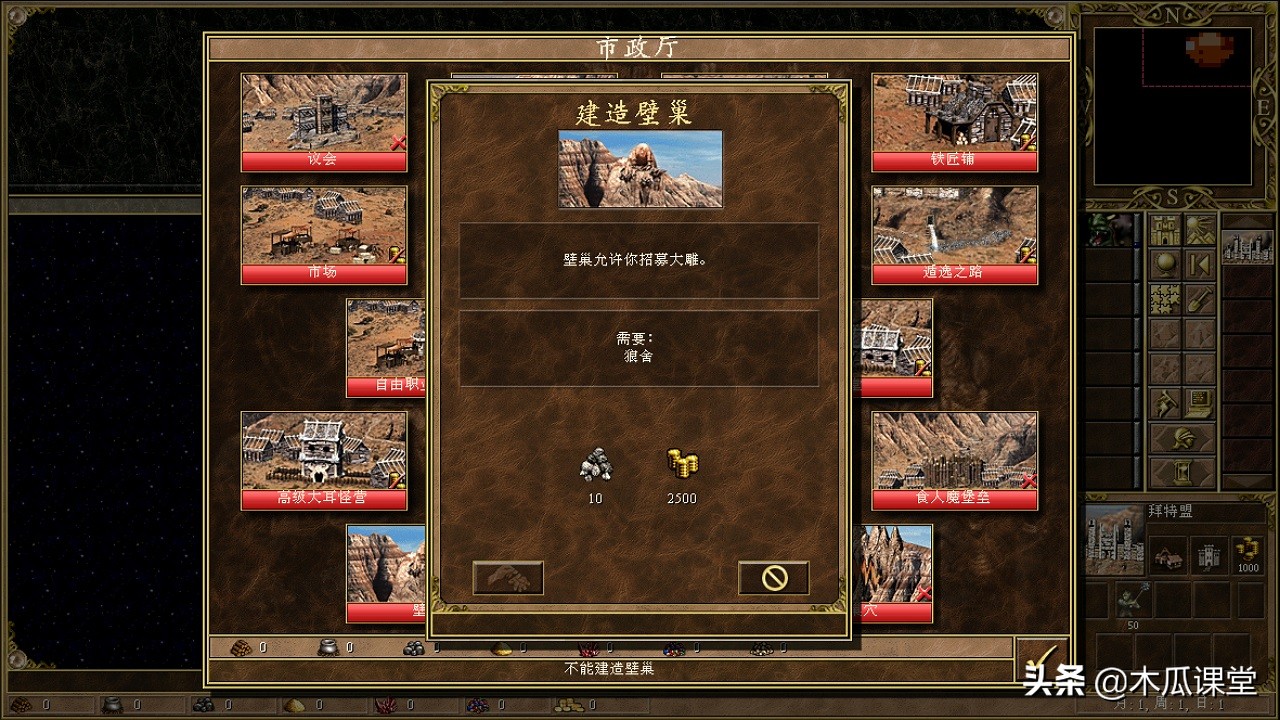Cancel construction with the no-entry button
1280x720 pixels.
773,578
